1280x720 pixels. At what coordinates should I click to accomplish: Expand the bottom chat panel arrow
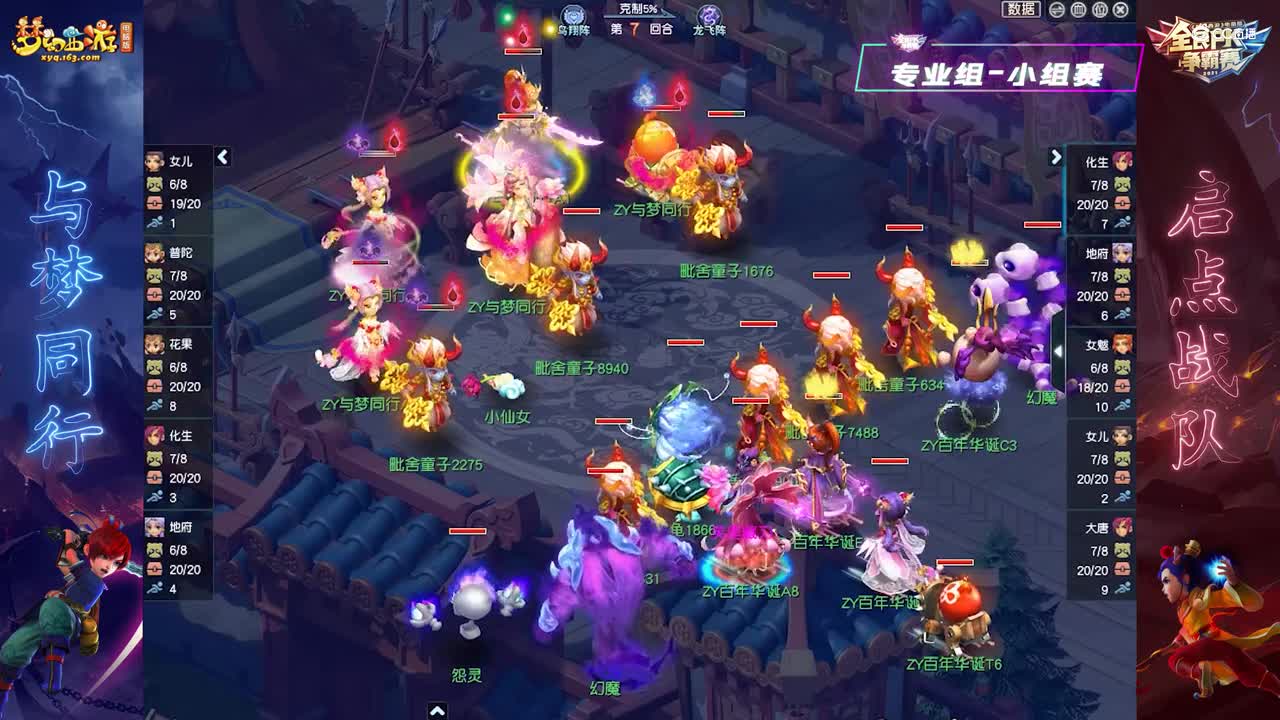click(437, 711)
